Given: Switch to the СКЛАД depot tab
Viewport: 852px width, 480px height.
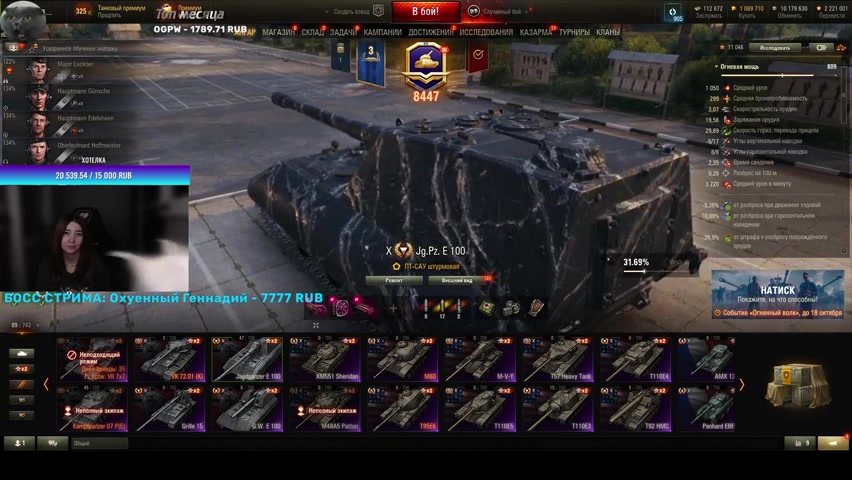Looking at the screenshot, I should point(312,32).
